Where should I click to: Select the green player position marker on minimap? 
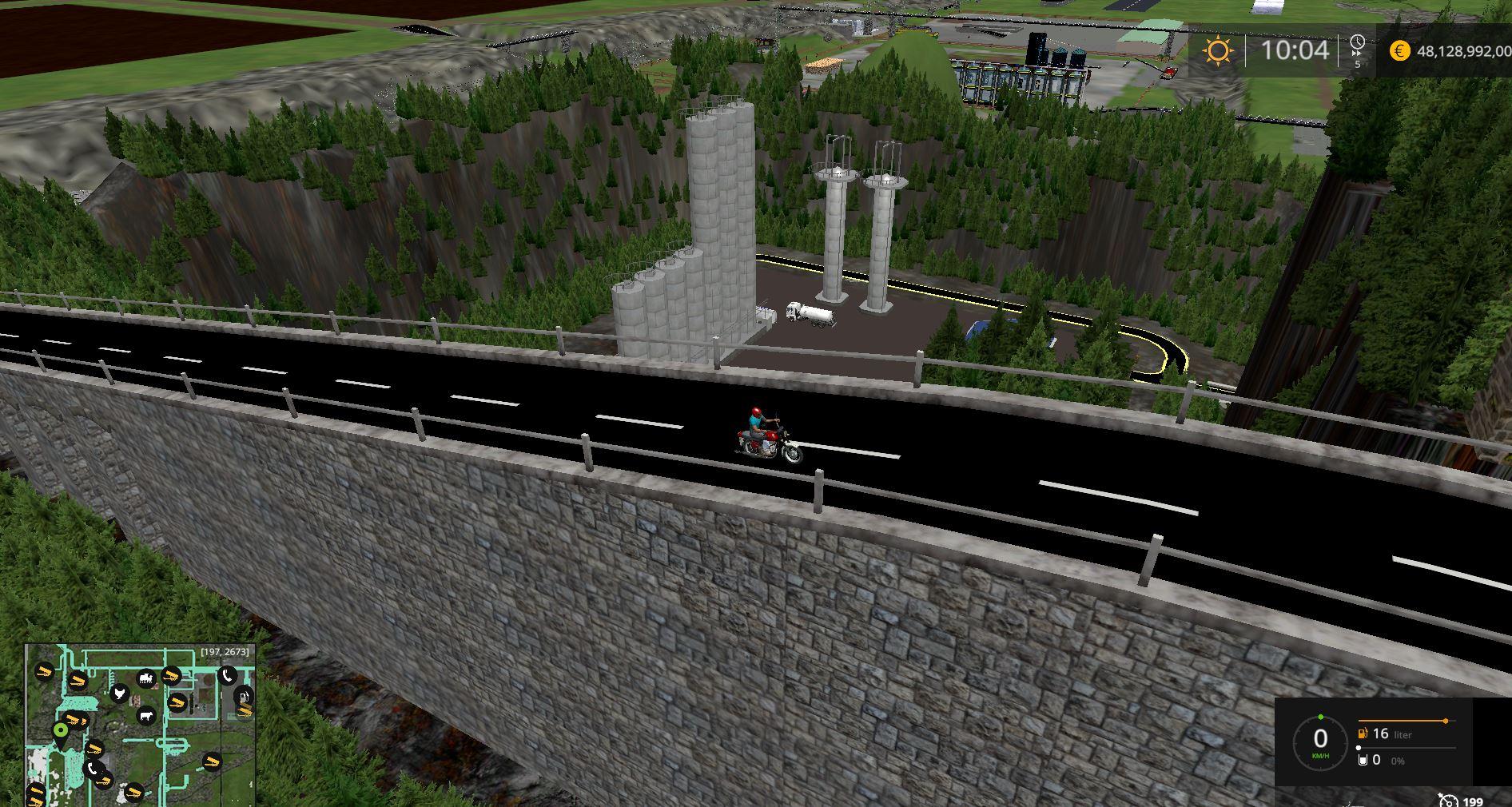click(61, 730)
